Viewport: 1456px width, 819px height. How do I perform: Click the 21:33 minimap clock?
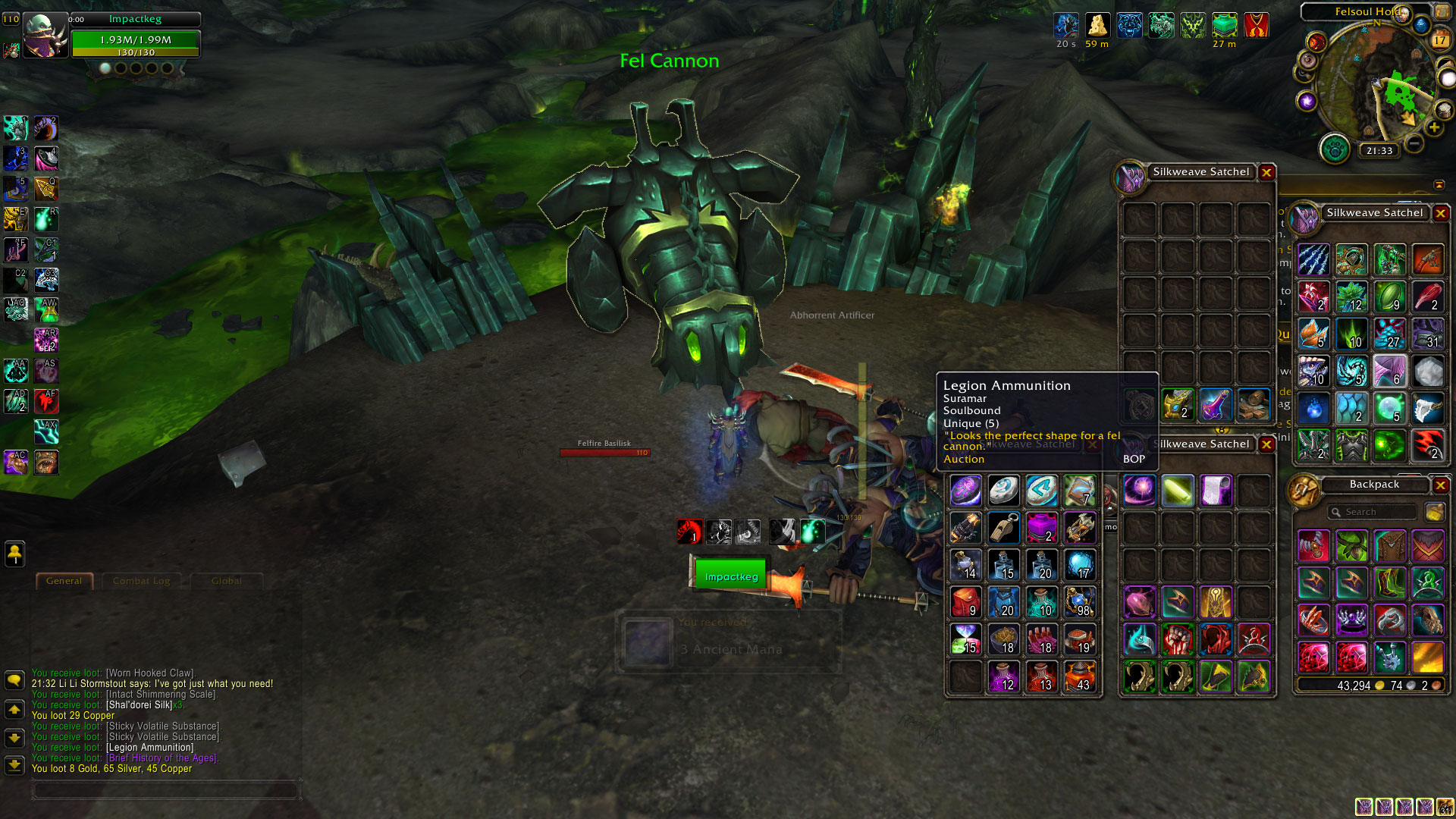click(x=1379, y=151)
